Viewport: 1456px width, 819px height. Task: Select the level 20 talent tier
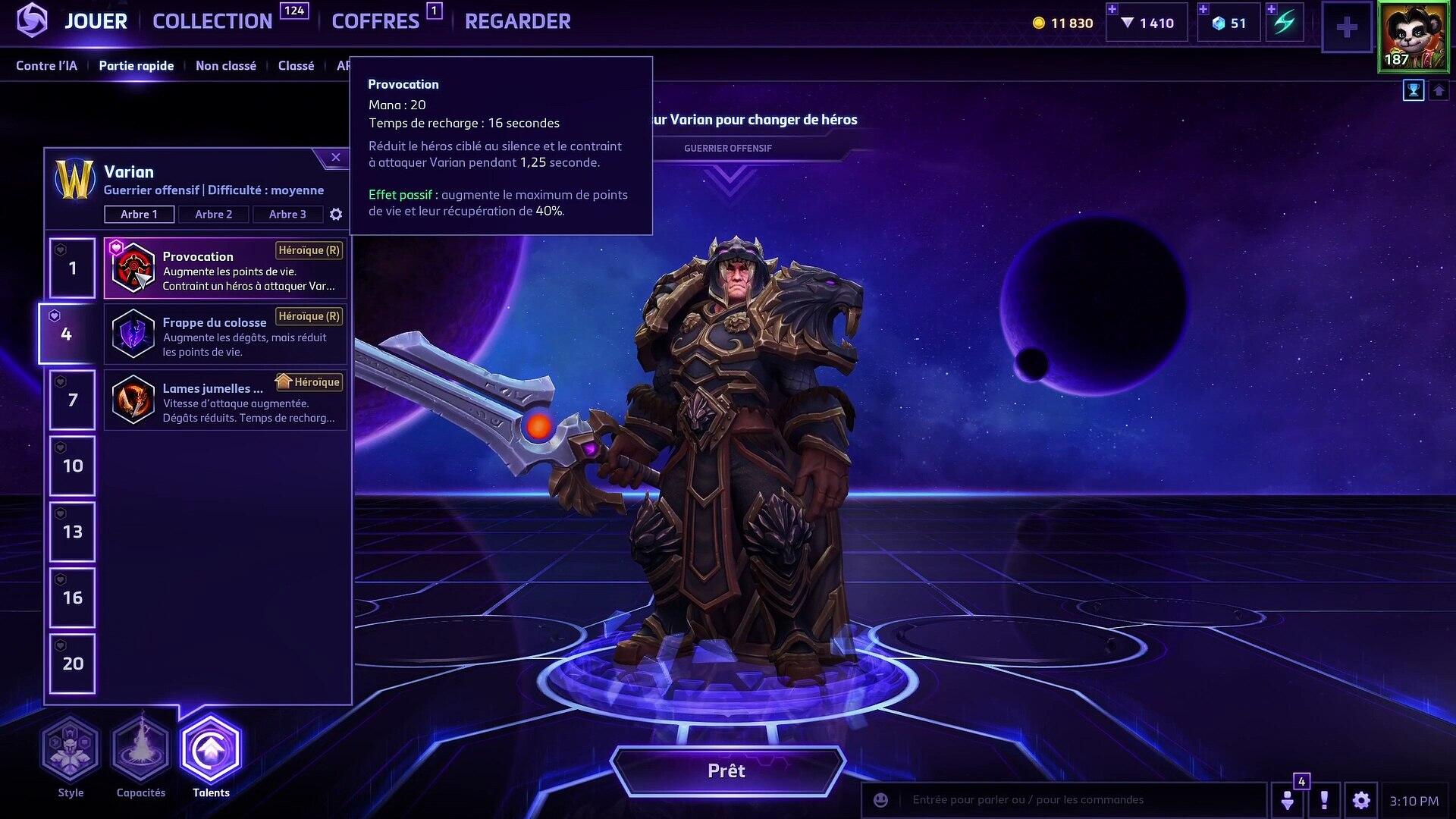[x=73, y=664]
